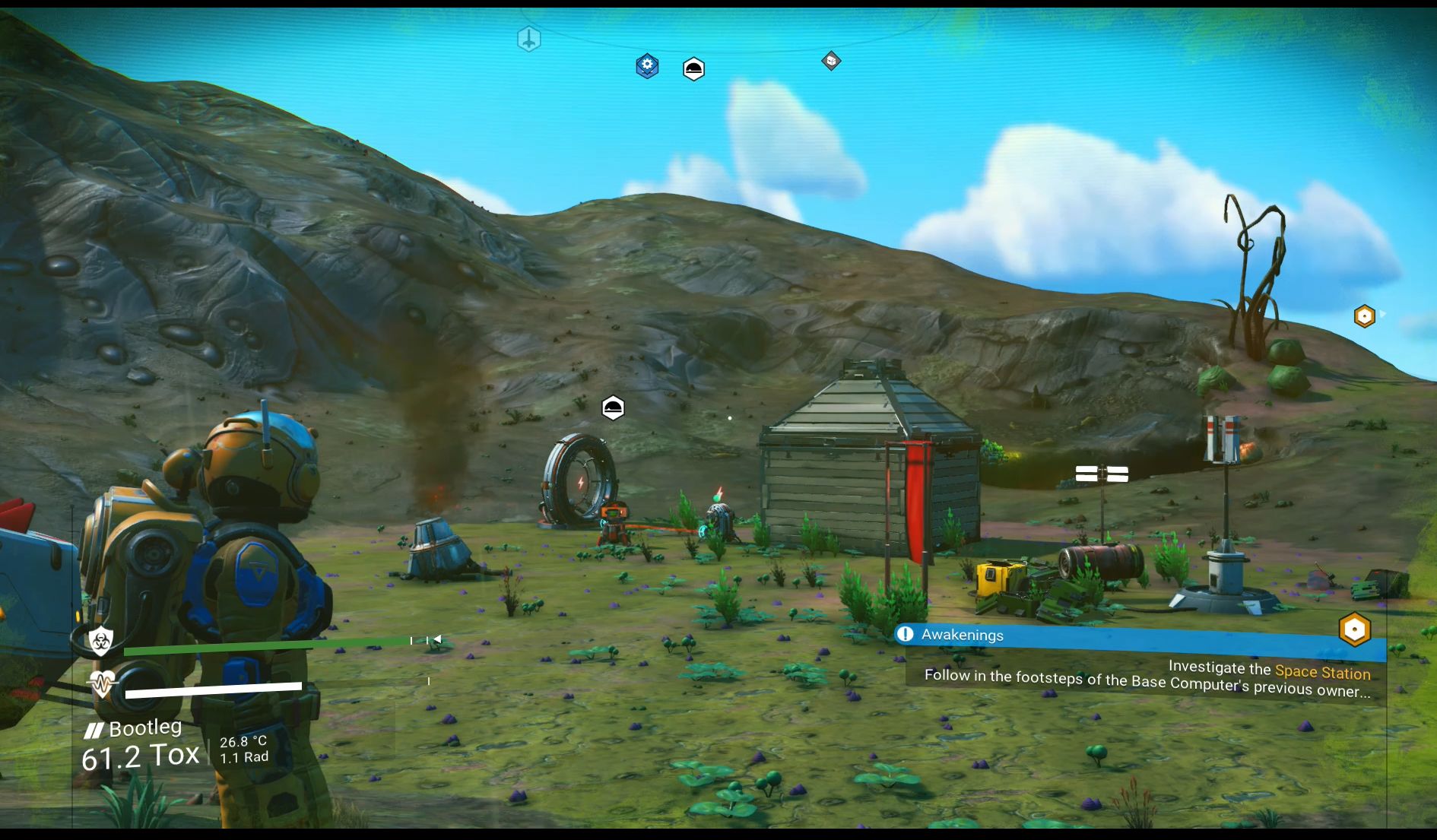Expand the temperature and radiation readout

[x=243, y=747]
